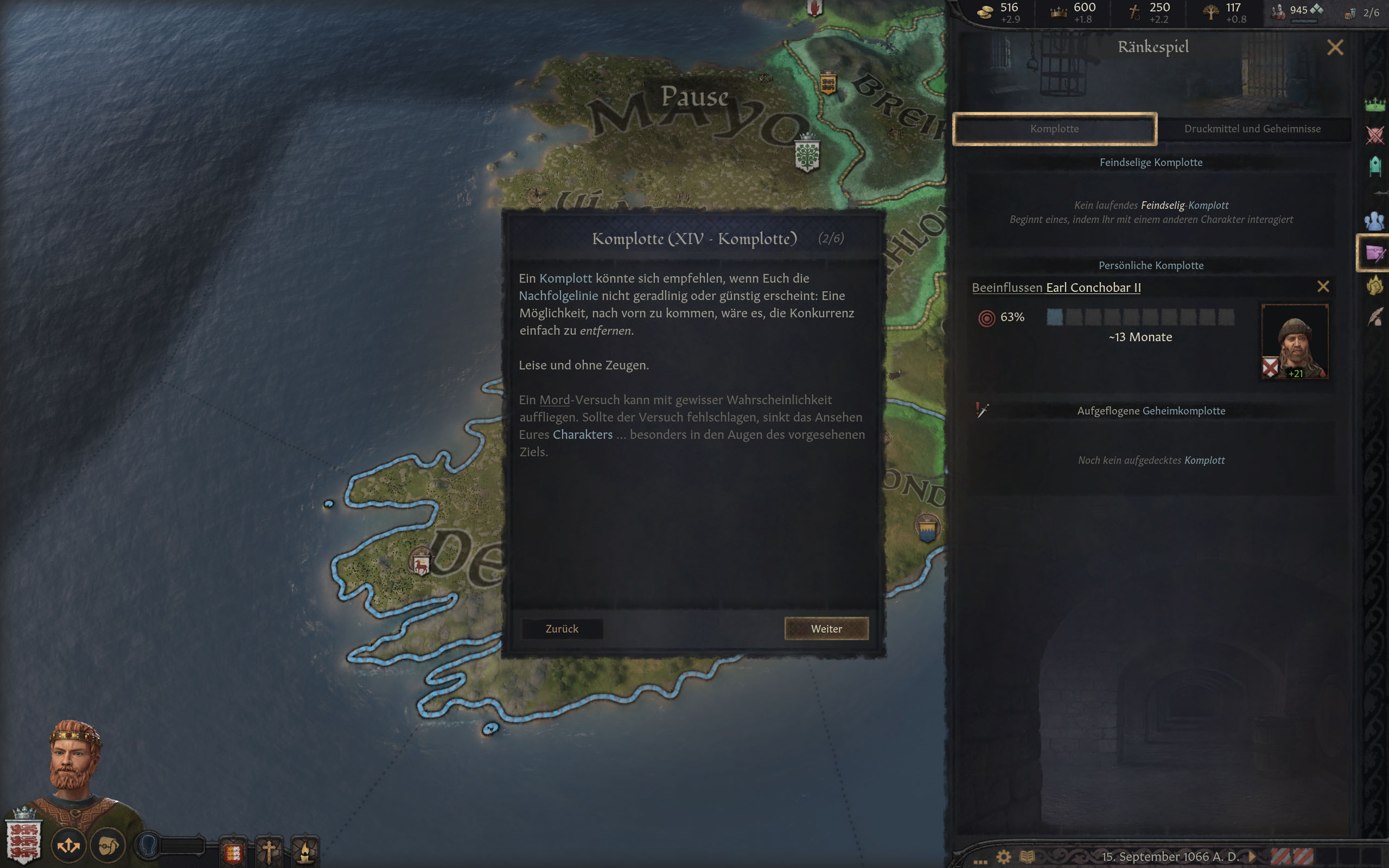Image resolution: width=1389 pixels, height=868 pixels.
Task: Open the Realm panel via crown icon
Action: pyautogui.click(x=1375, y=106)
